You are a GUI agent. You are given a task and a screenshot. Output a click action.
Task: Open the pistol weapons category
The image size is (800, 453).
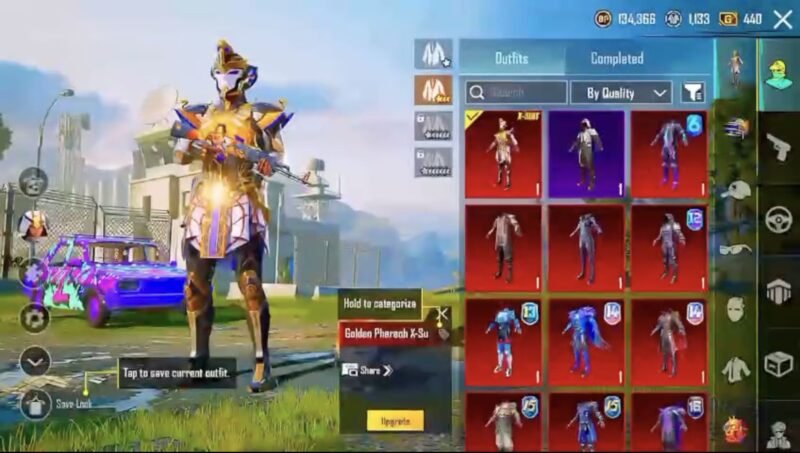778,147
